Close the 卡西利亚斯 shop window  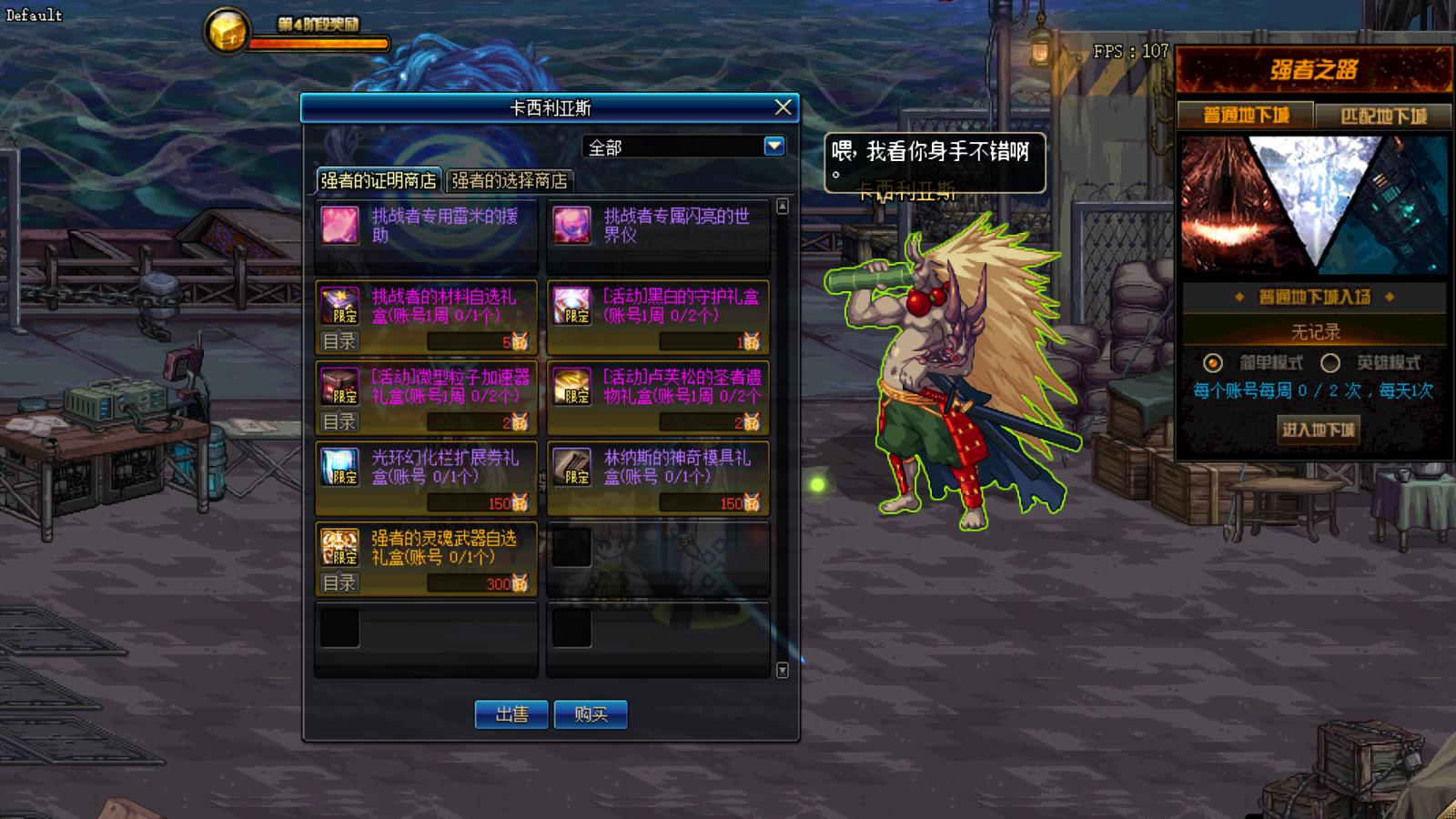pyautogui.click(x=783, y=107)
